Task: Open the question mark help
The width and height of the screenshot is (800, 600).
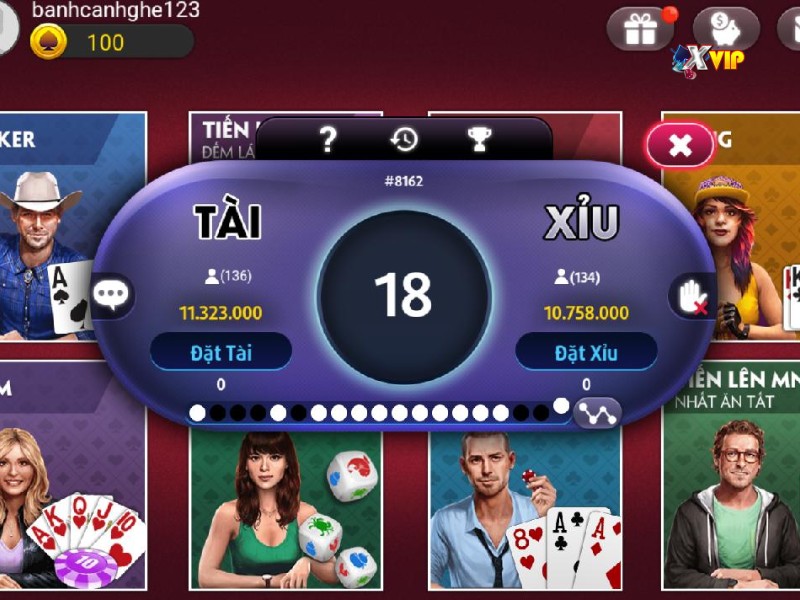Action: click(328, 140)
